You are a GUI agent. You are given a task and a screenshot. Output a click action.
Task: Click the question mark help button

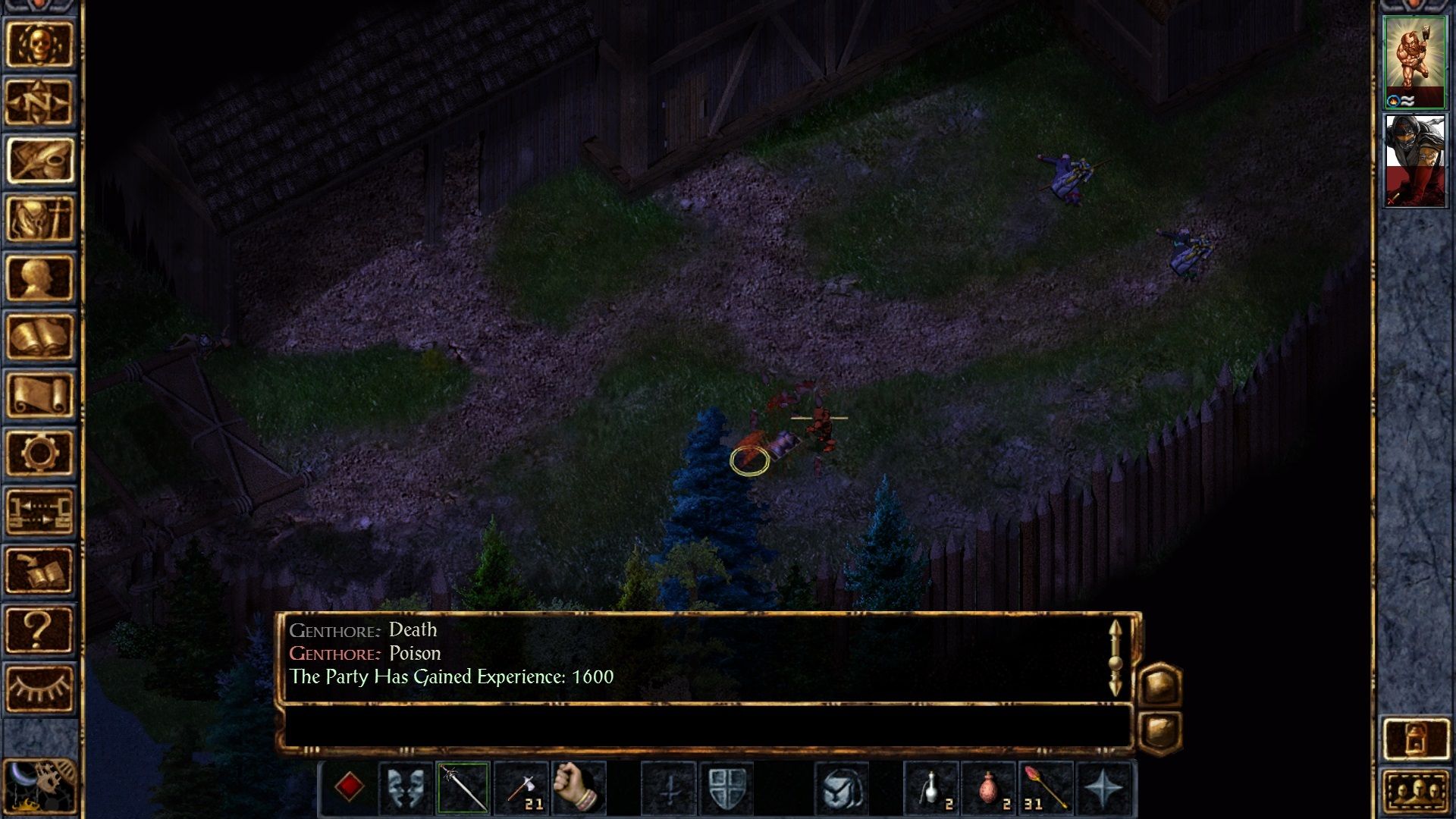tap(39, 629)
